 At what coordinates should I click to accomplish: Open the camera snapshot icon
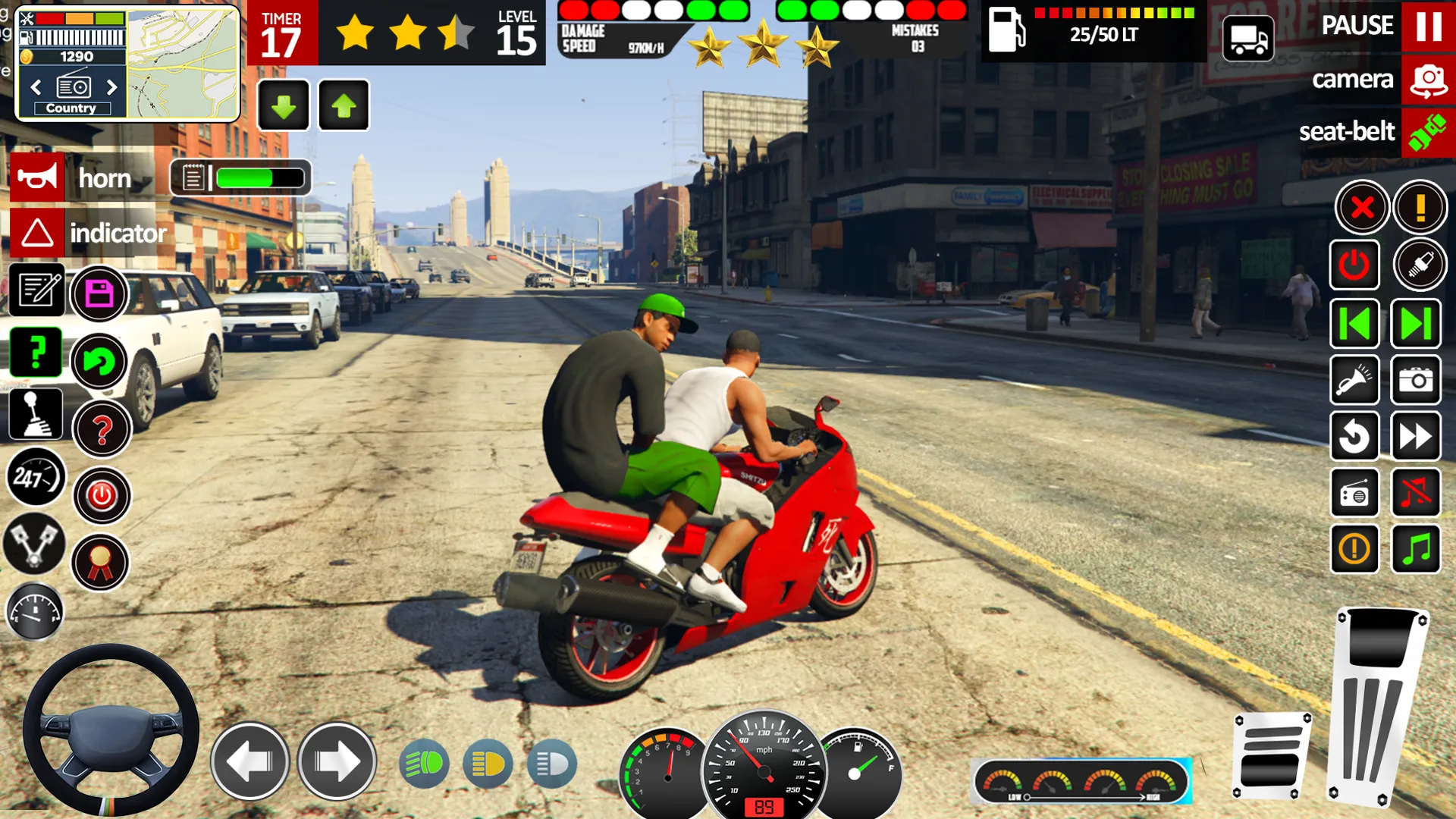click(1416, 379)
